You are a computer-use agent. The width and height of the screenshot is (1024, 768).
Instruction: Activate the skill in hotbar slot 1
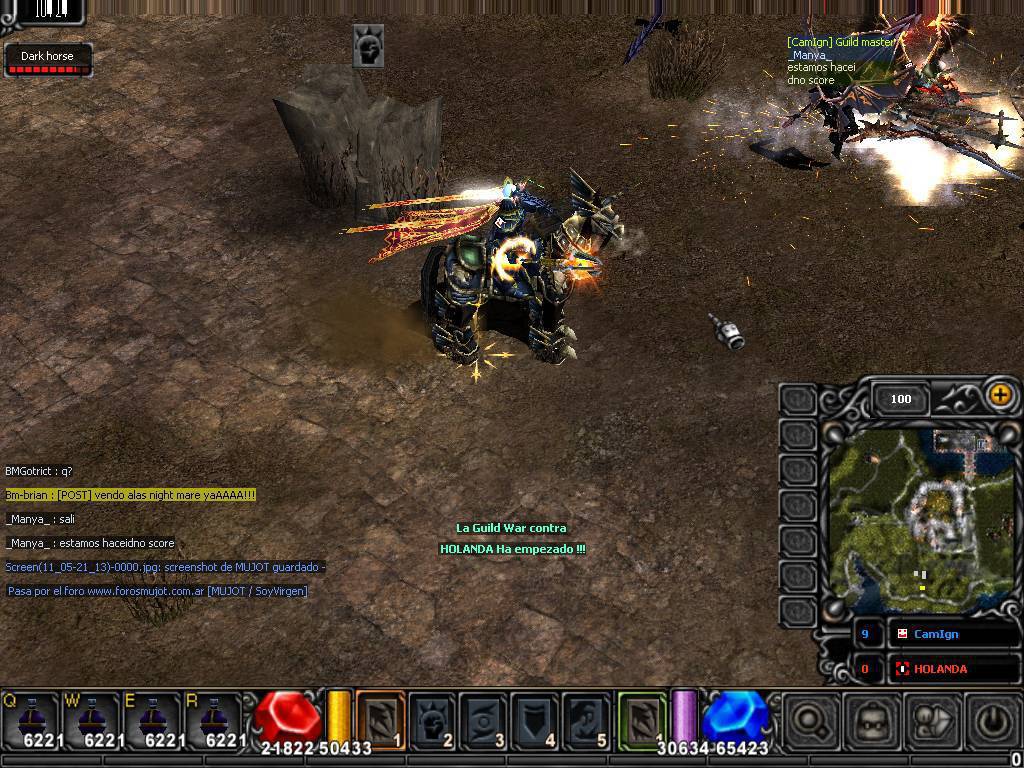[381, 719]
